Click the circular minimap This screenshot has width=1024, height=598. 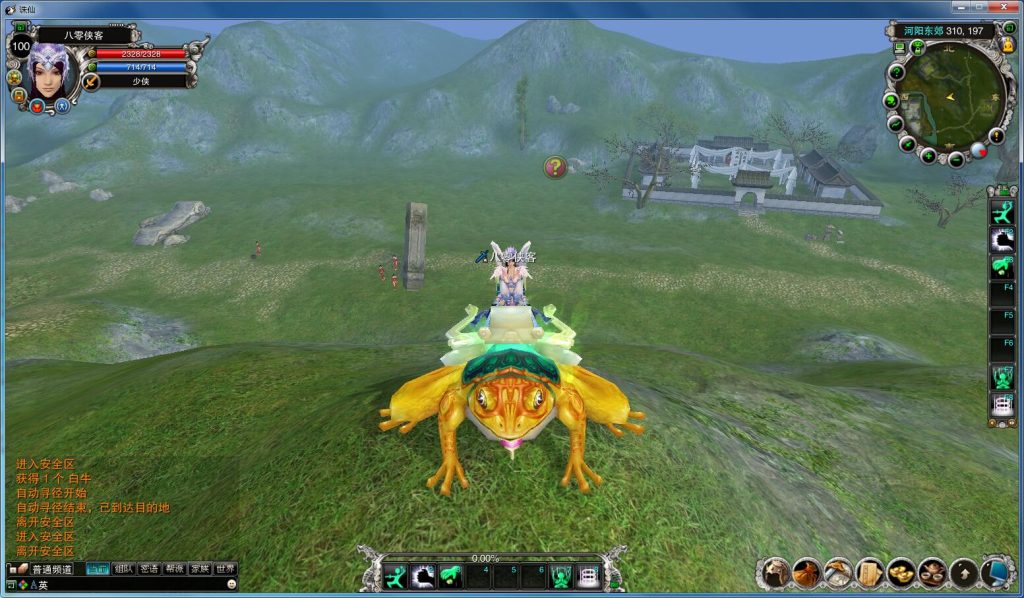950,97
